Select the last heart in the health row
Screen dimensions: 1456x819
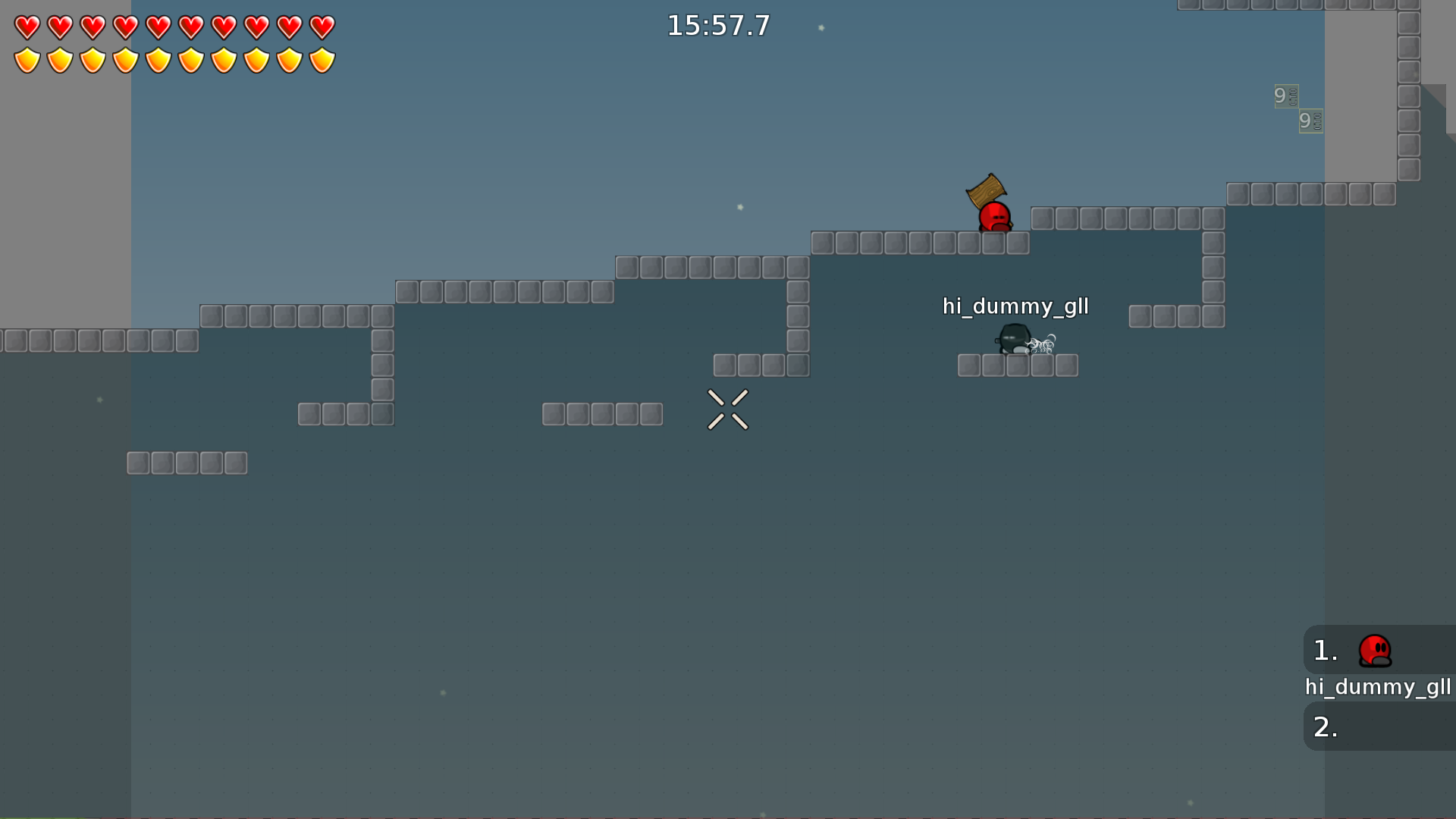tap(324, 29)
